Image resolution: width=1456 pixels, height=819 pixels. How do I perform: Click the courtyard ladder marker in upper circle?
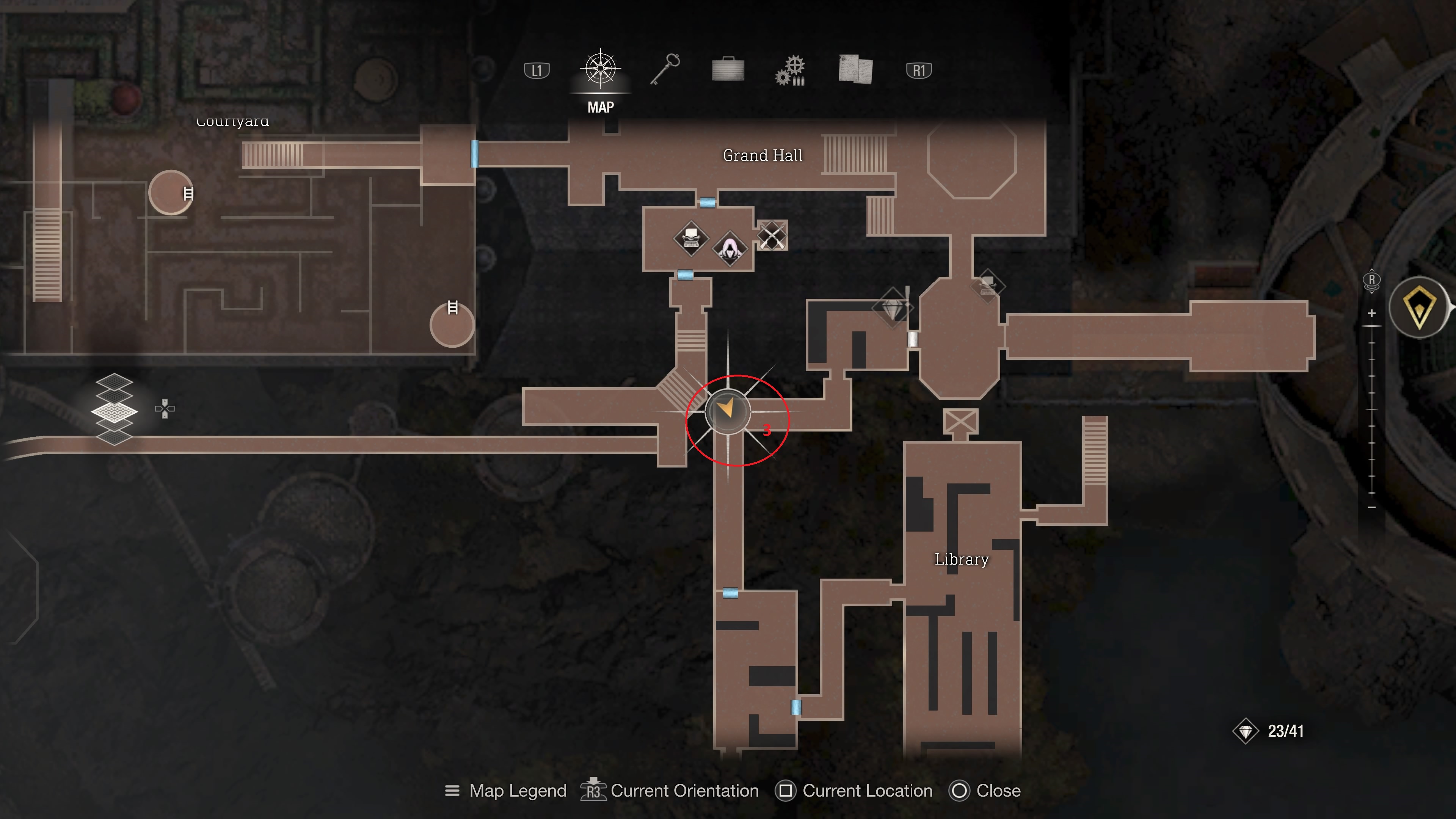coord(188,194)
